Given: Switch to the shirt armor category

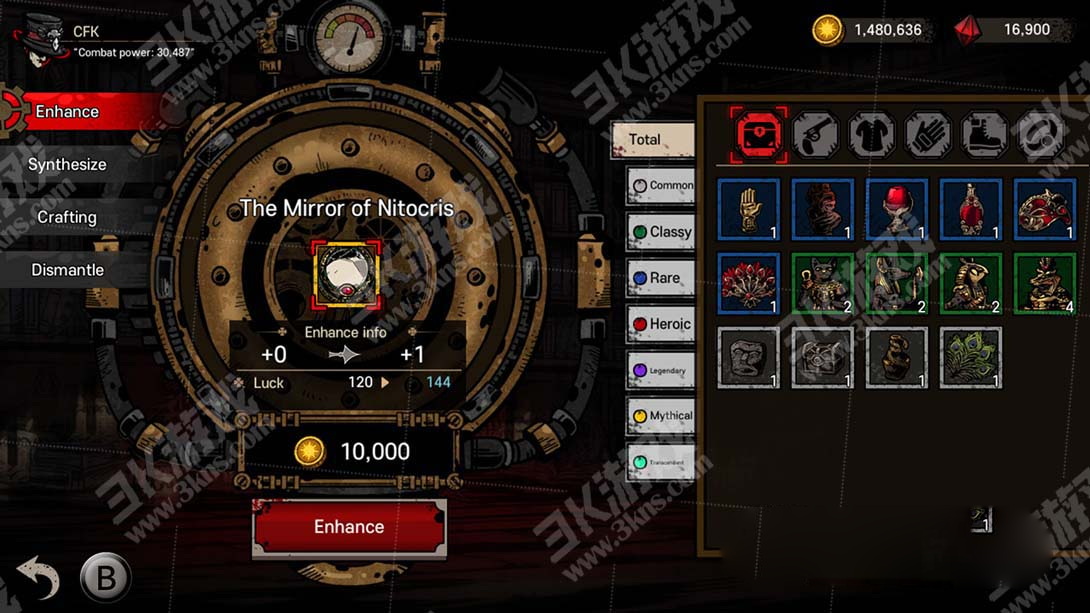Looking at the screenshot, I should [x=872, y=134].
